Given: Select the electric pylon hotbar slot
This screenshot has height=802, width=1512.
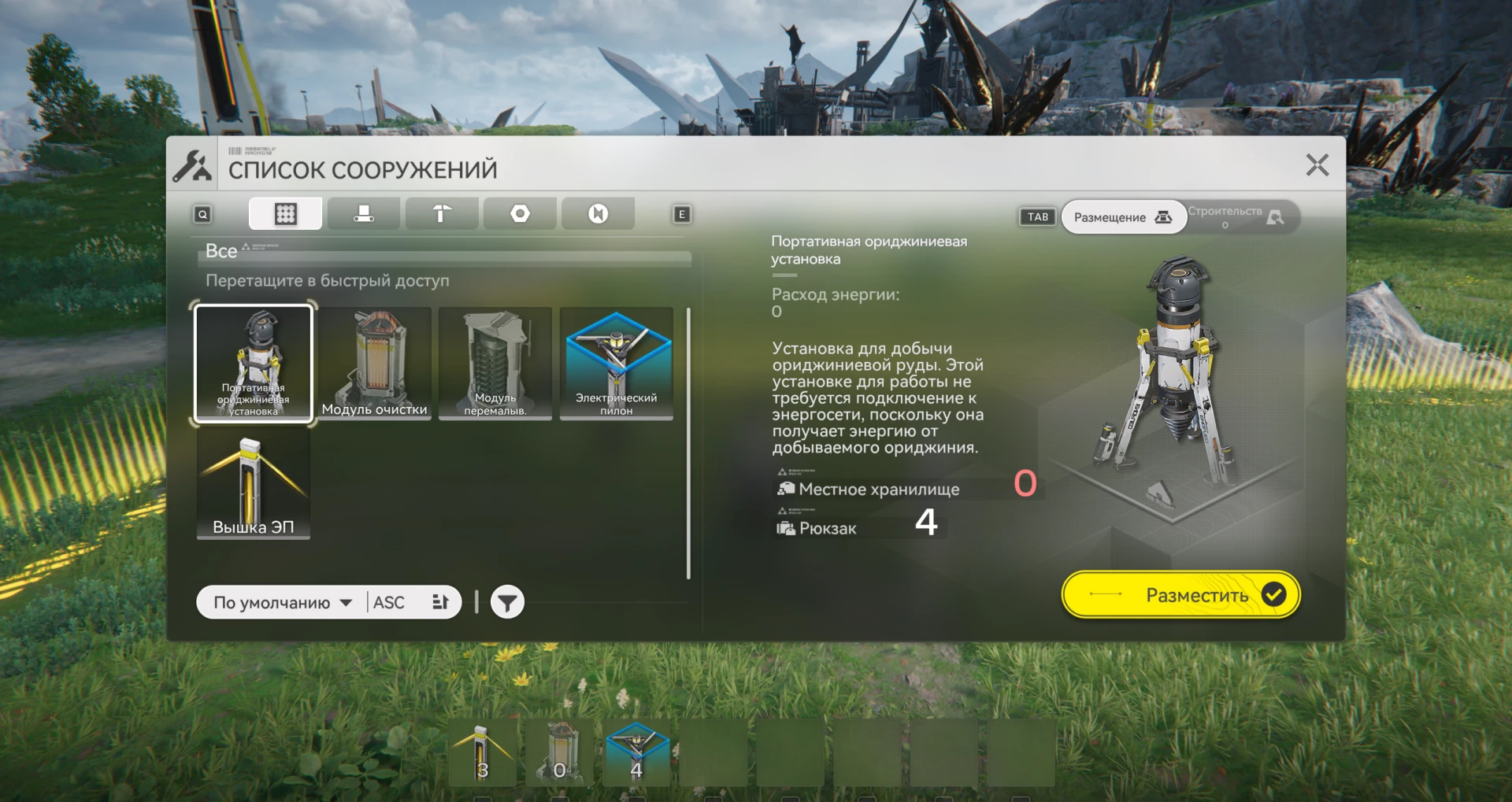Looking at the screenshot, I should (x=636, y=753).
